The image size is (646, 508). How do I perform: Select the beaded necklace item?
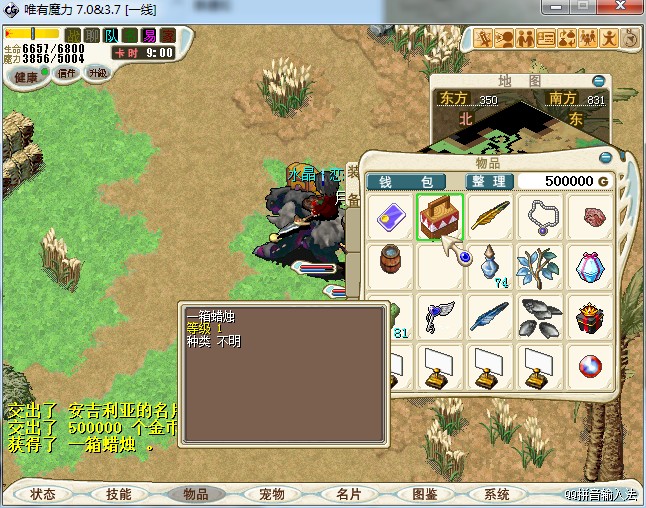point(541,216)
